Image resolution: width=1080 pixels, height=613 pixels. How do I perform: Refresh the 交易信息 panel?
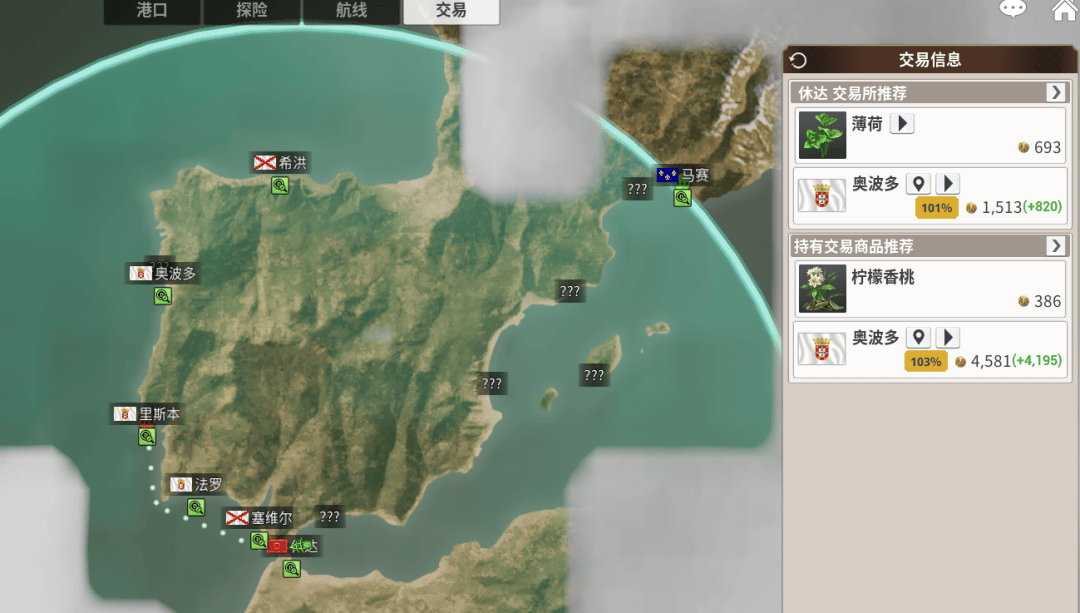[798, 60]
